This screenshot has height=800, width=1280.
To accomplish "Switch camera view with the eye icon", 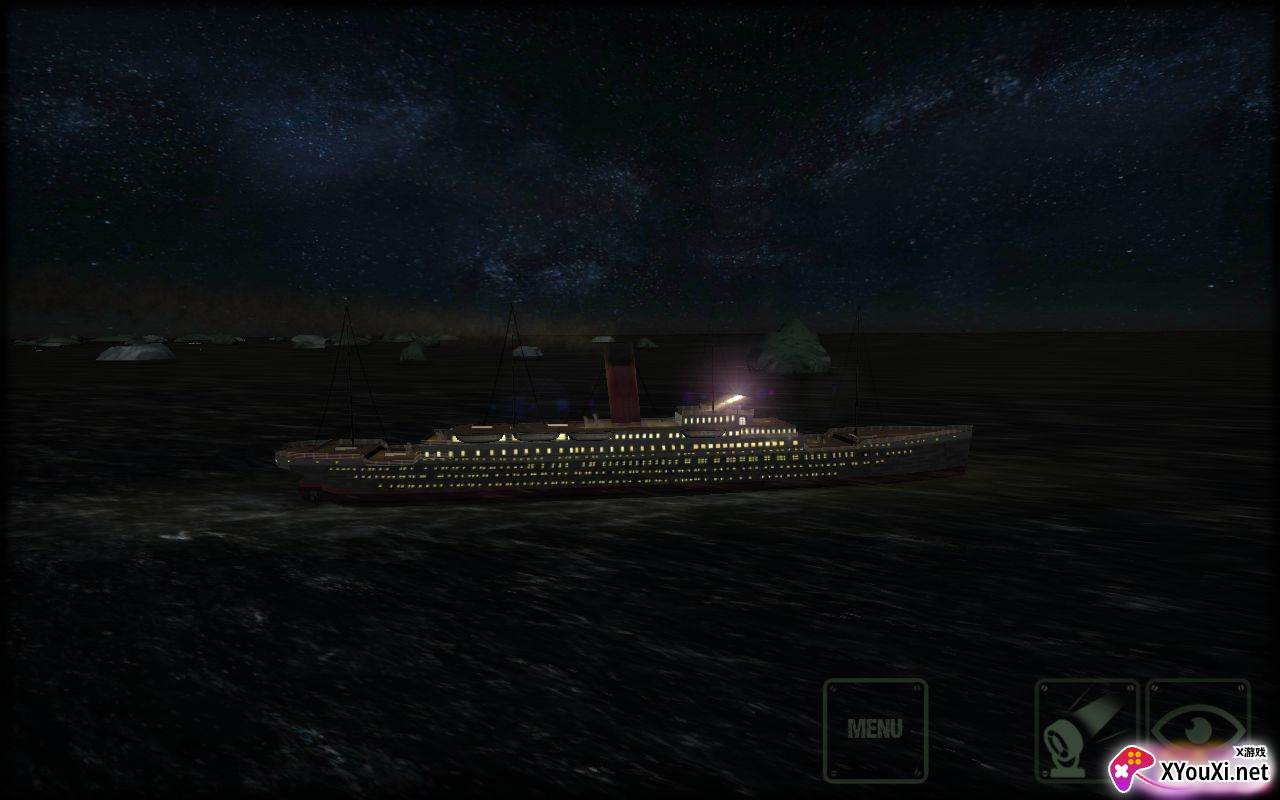I will click(1197, 722).
